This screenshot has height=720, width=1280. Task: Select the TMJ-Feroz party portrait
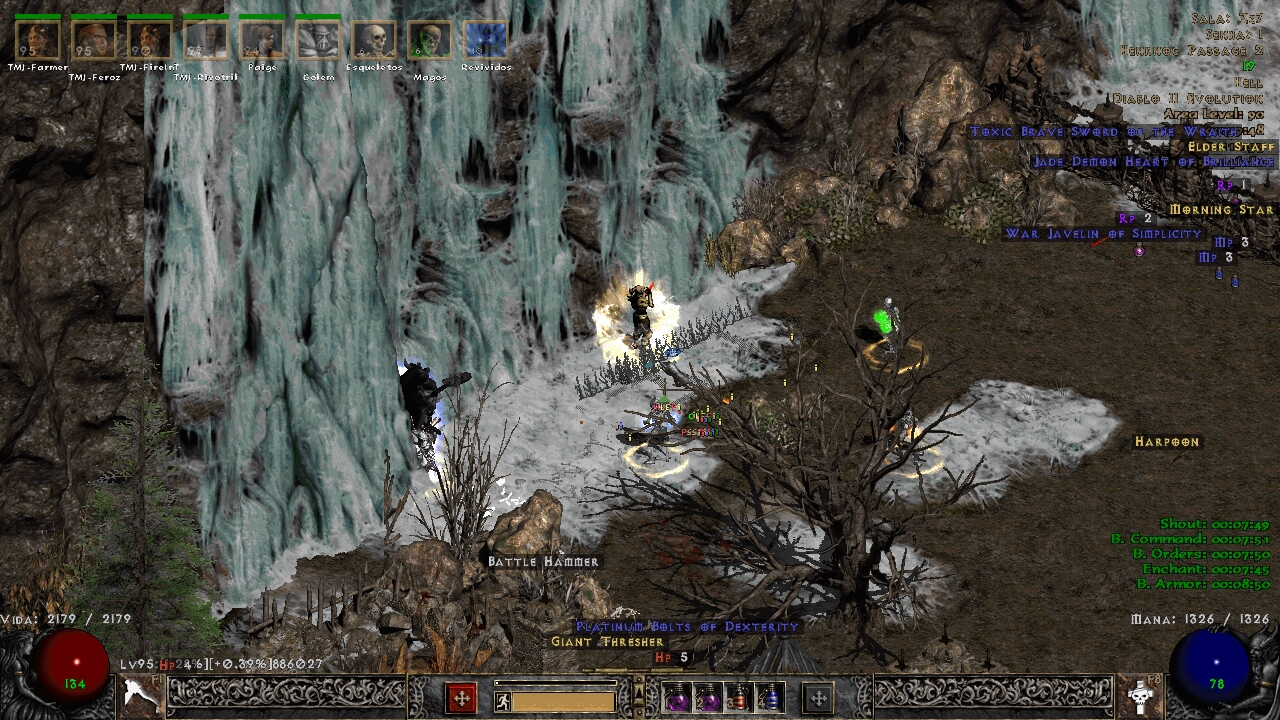pyautogui.click(x=94, y=40)
